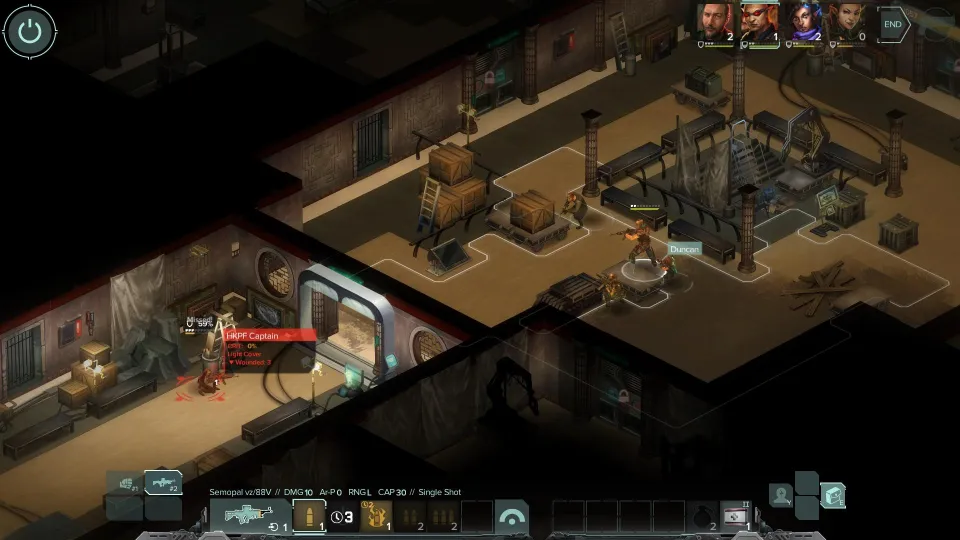Use the medkit item
The width and height of the screenshot is (960, 540).
tap(737, 517)
